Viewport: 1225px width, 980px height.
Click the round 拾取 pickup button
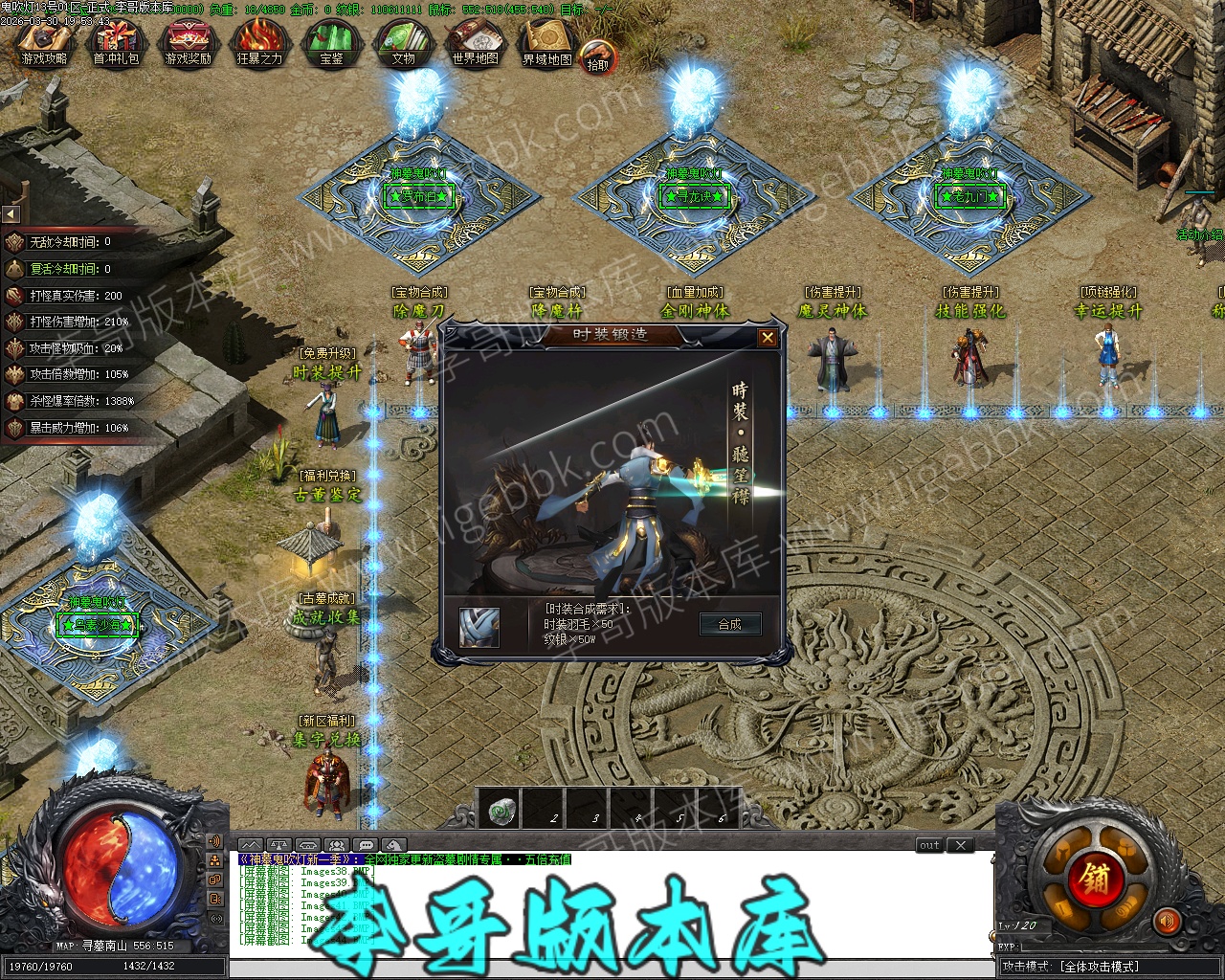pyautogui.click(x=598, y=57)
